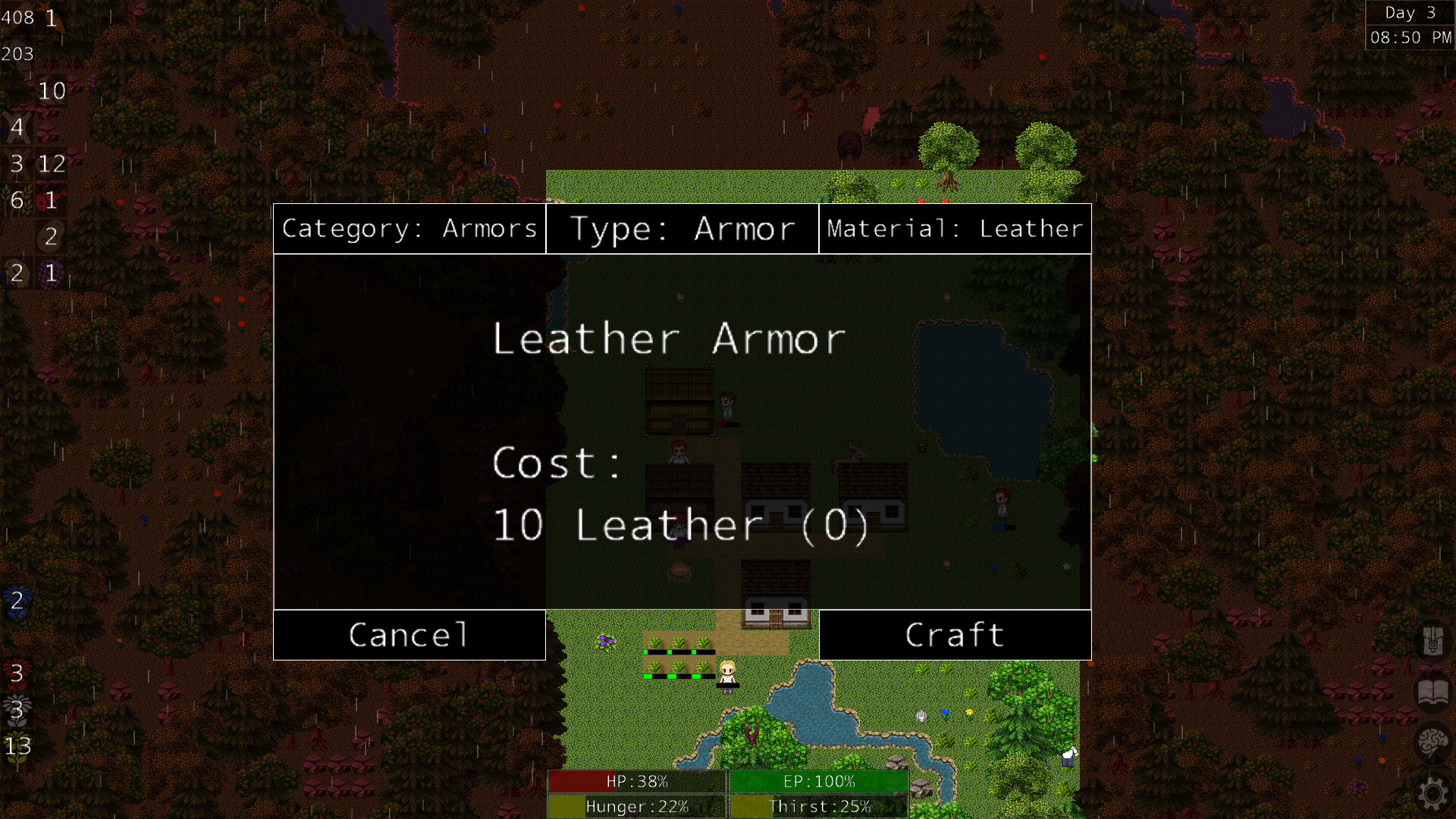Switch the Material: Leather selector

(x=955, y=228)
